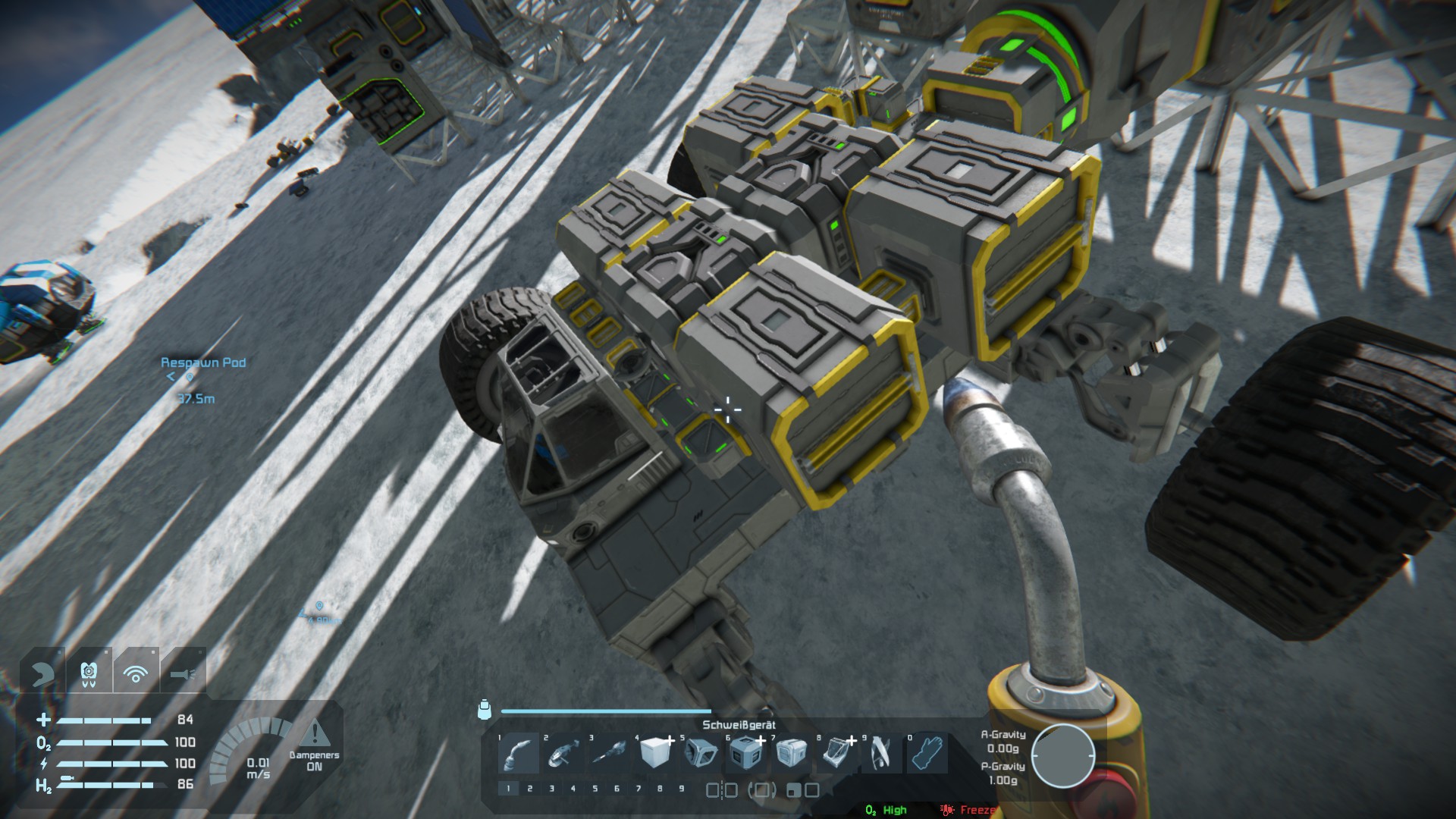
Task: Equip the grinder from the hotbar
Action: click(564, 753)
